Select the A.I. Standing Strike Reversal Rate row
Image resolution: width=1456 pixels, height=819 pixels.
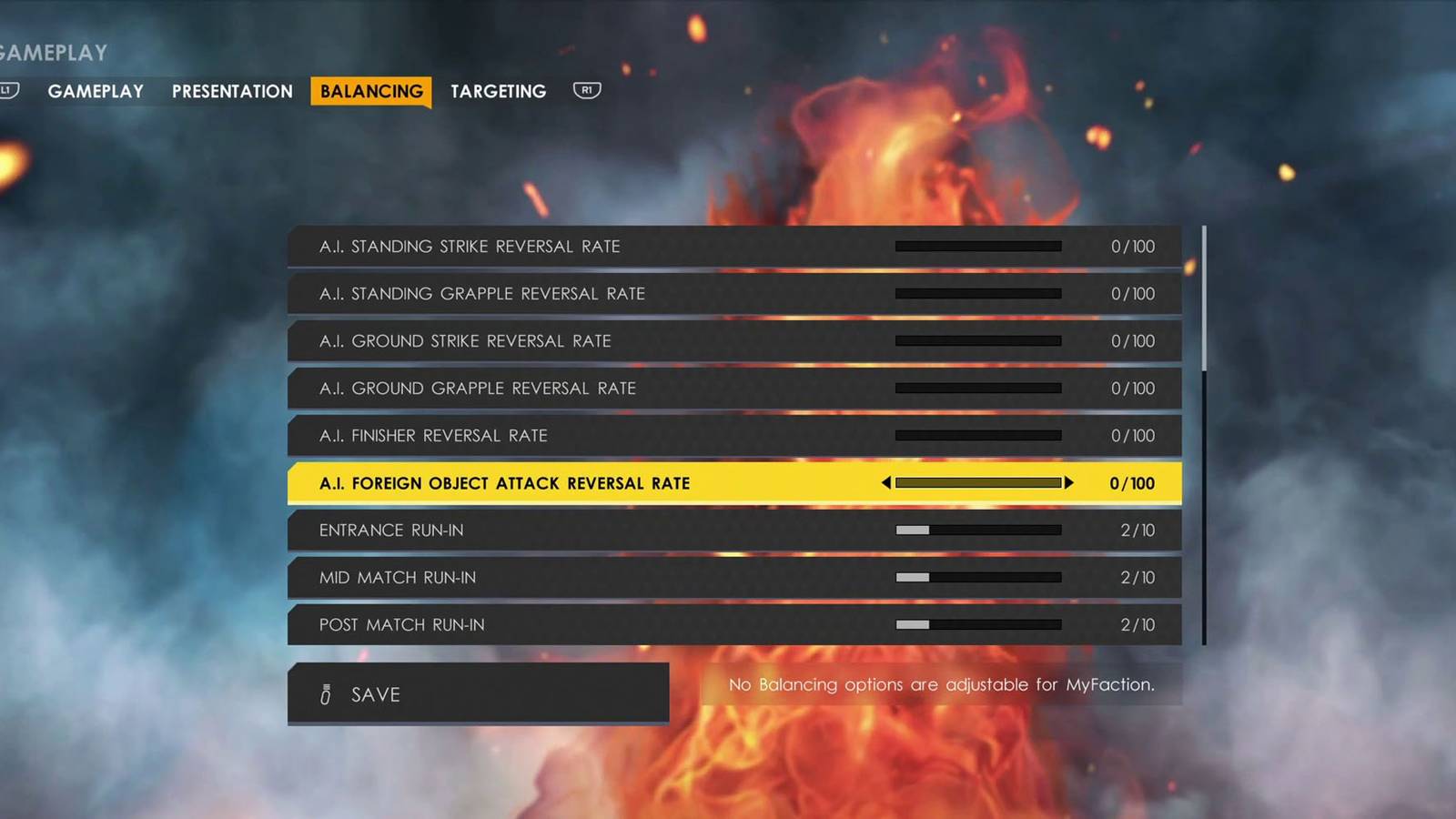pos(637,246)
